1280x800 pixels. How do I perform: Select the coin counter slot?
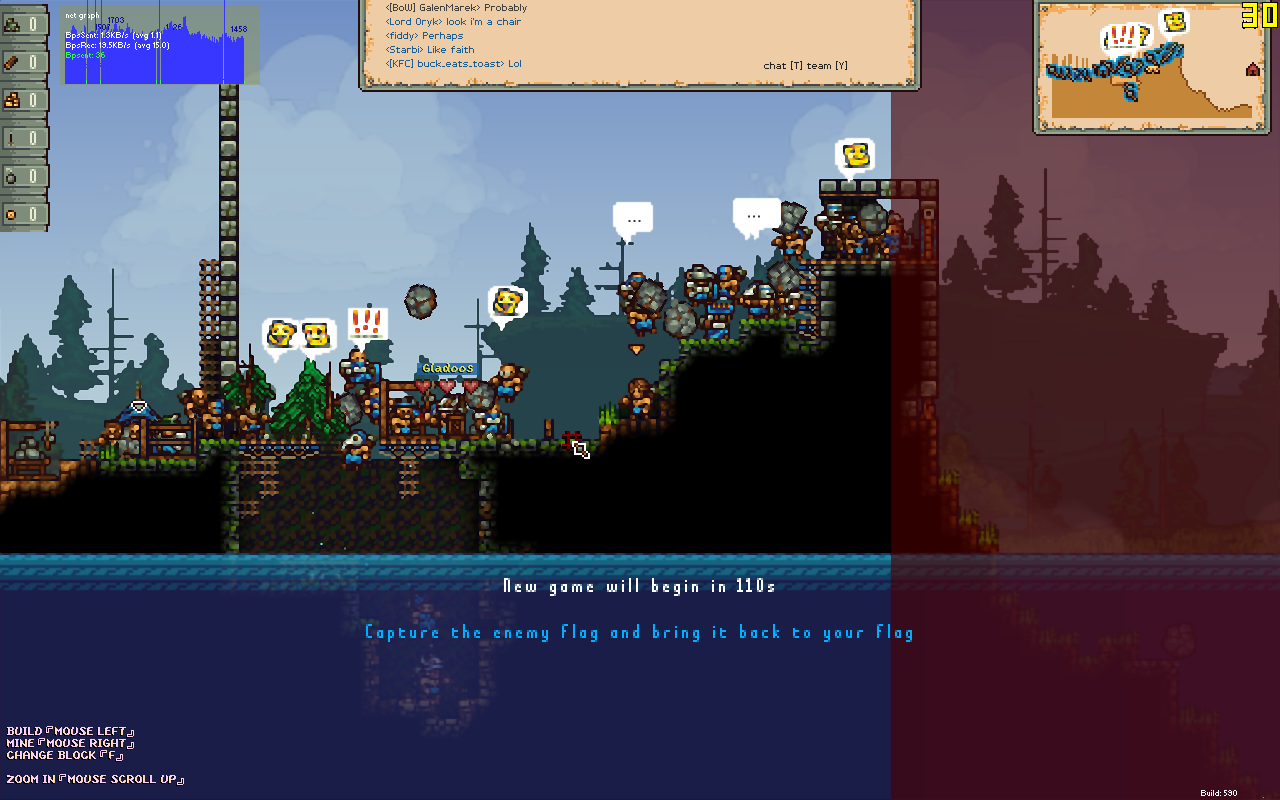tap(22, 214)
